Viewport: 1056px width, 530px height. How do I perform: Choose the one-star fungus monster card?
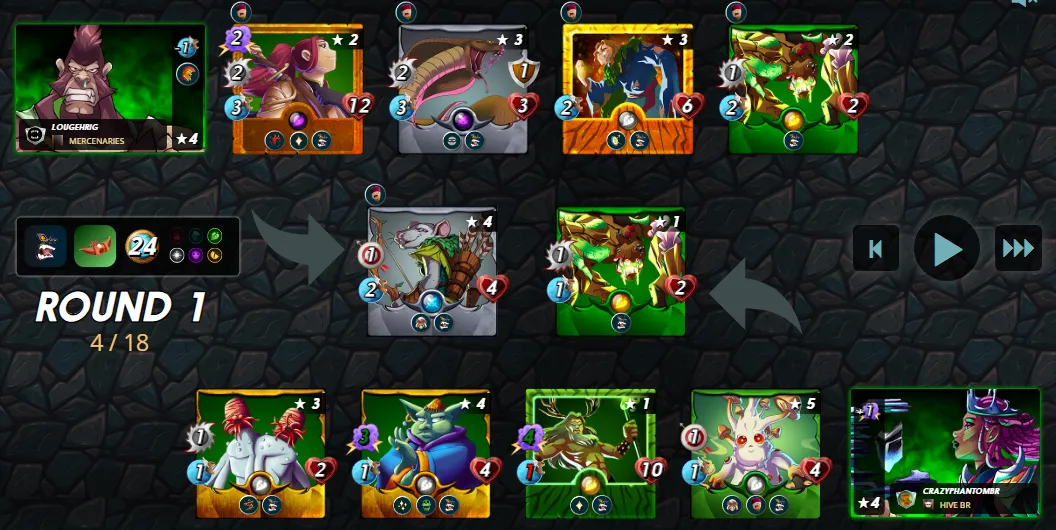pos(621,270)
